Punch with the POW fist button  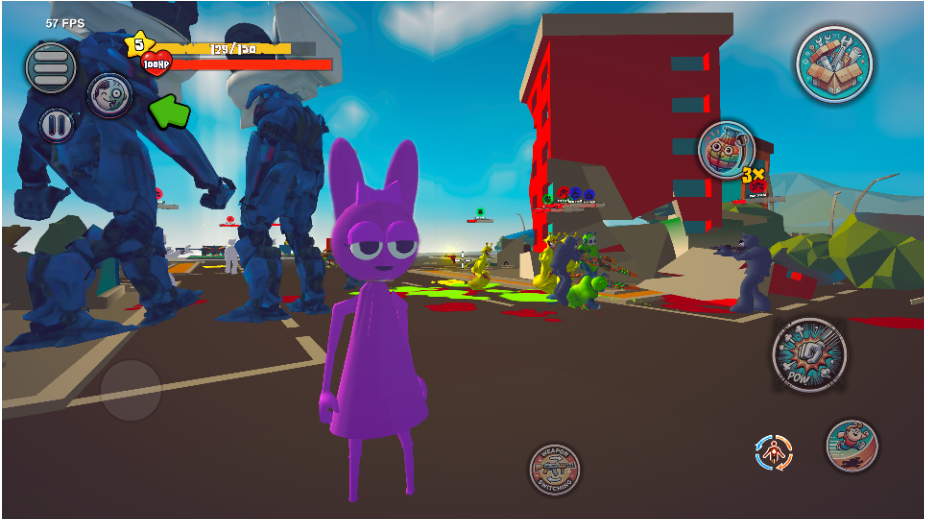click(x=810, y=355)
